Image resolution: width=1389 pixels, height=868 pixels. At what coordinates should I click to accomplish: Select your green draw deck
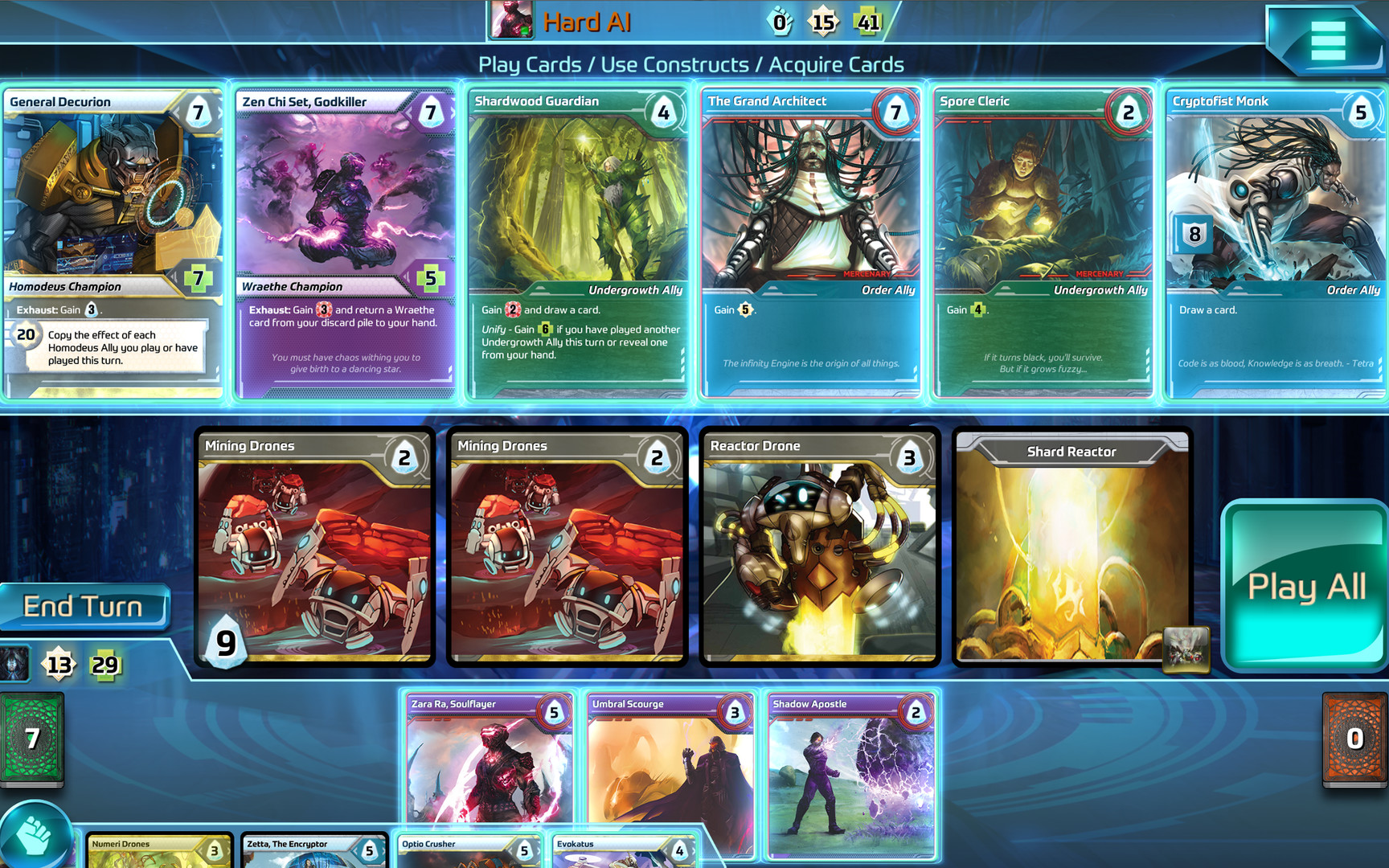point(32,737)
